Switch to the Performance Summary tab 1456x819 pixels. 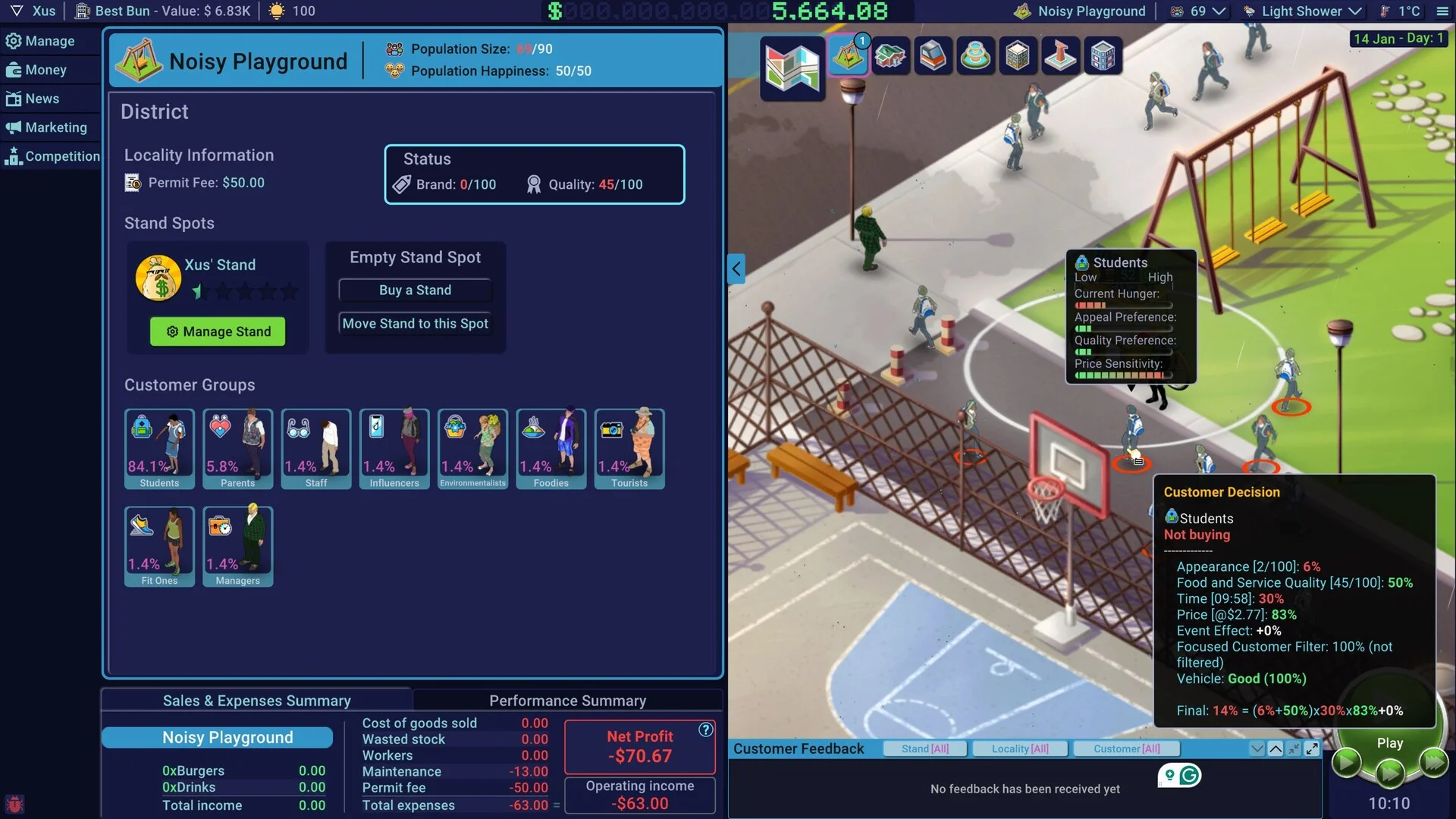pyautogui.click(x=567, y=701)
